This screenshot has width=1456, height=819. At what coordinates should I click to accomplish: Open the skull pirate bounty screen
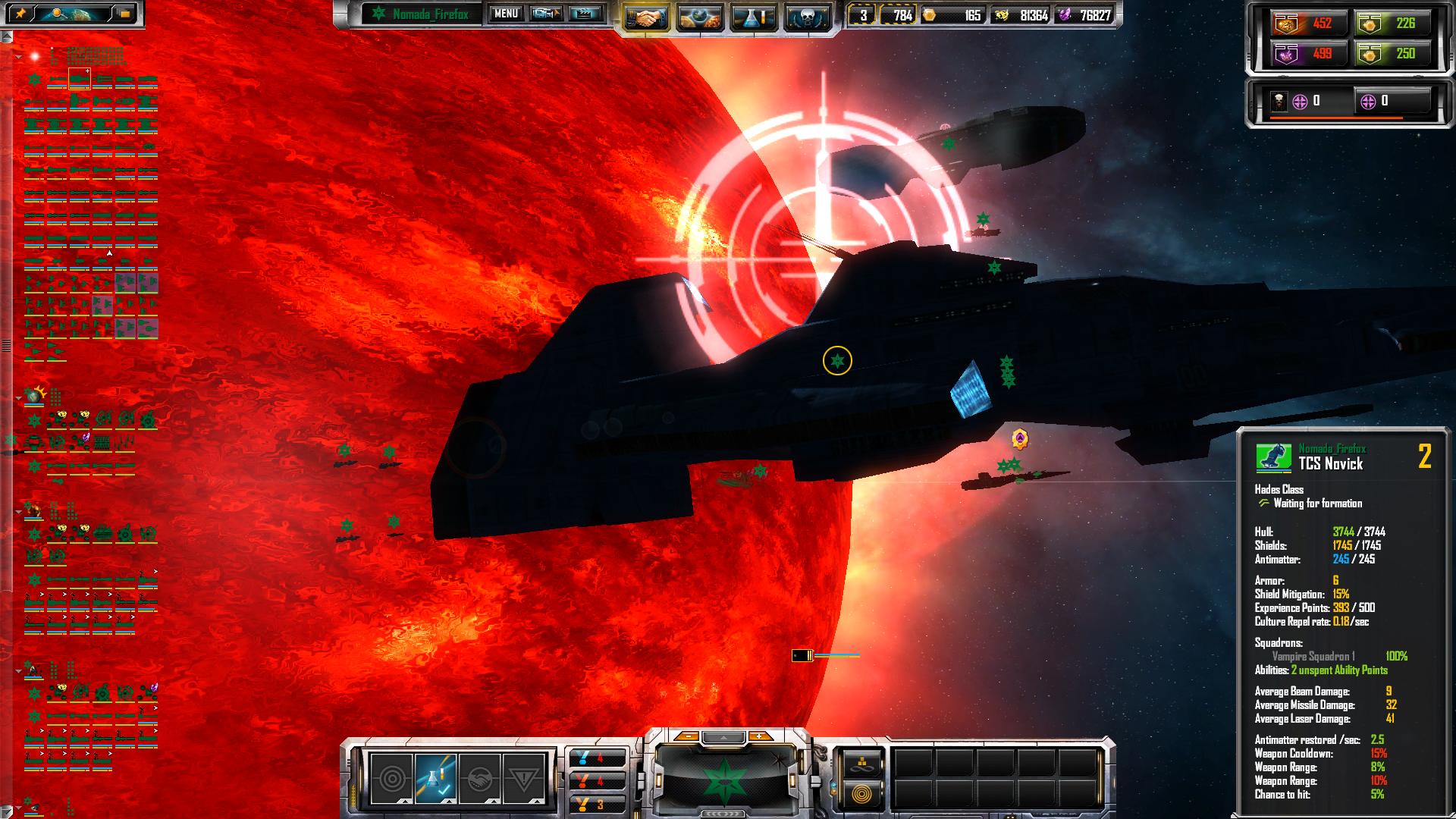click(x=806, y=17)
